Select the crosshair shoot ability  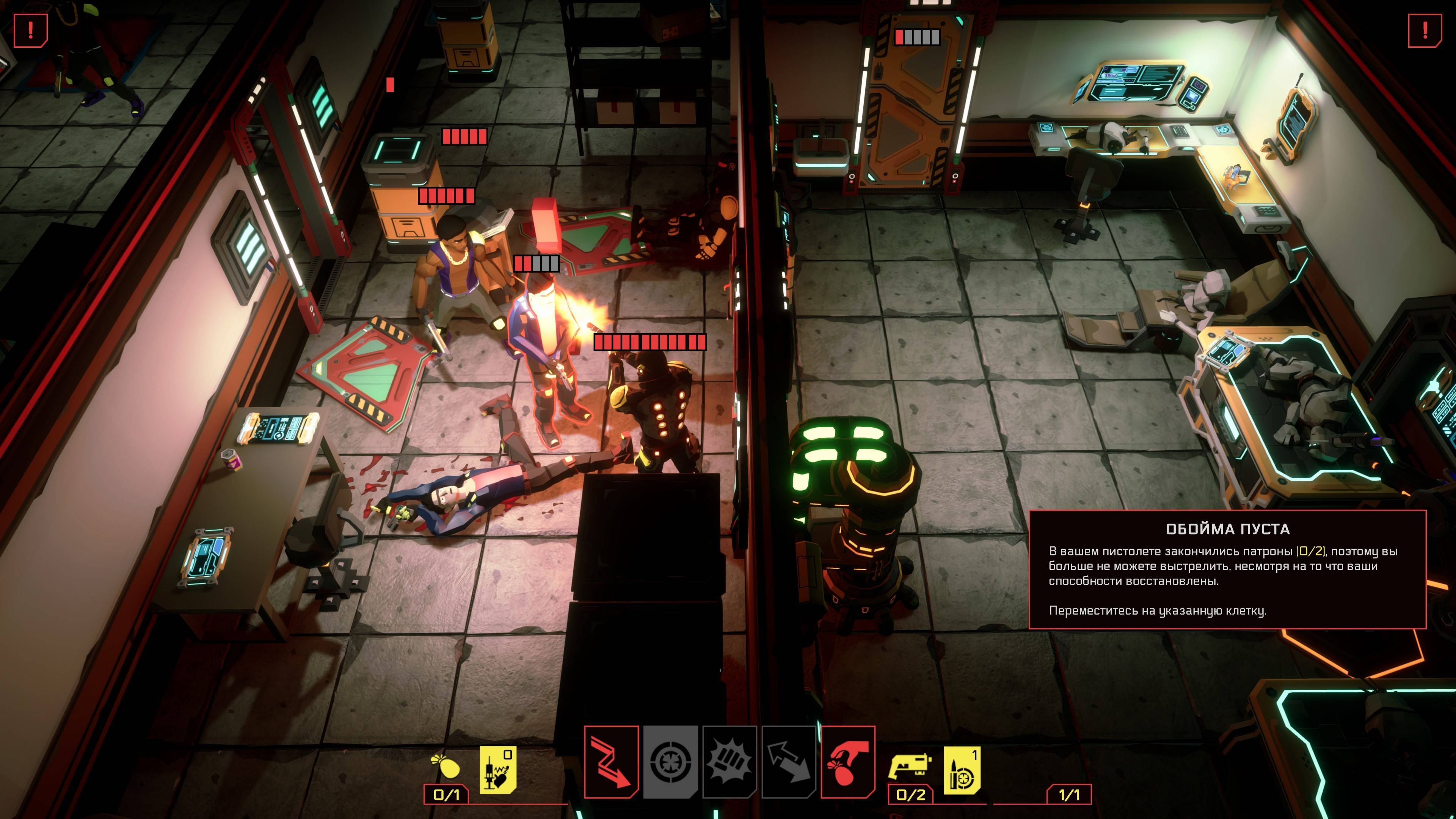click(670, 761)
